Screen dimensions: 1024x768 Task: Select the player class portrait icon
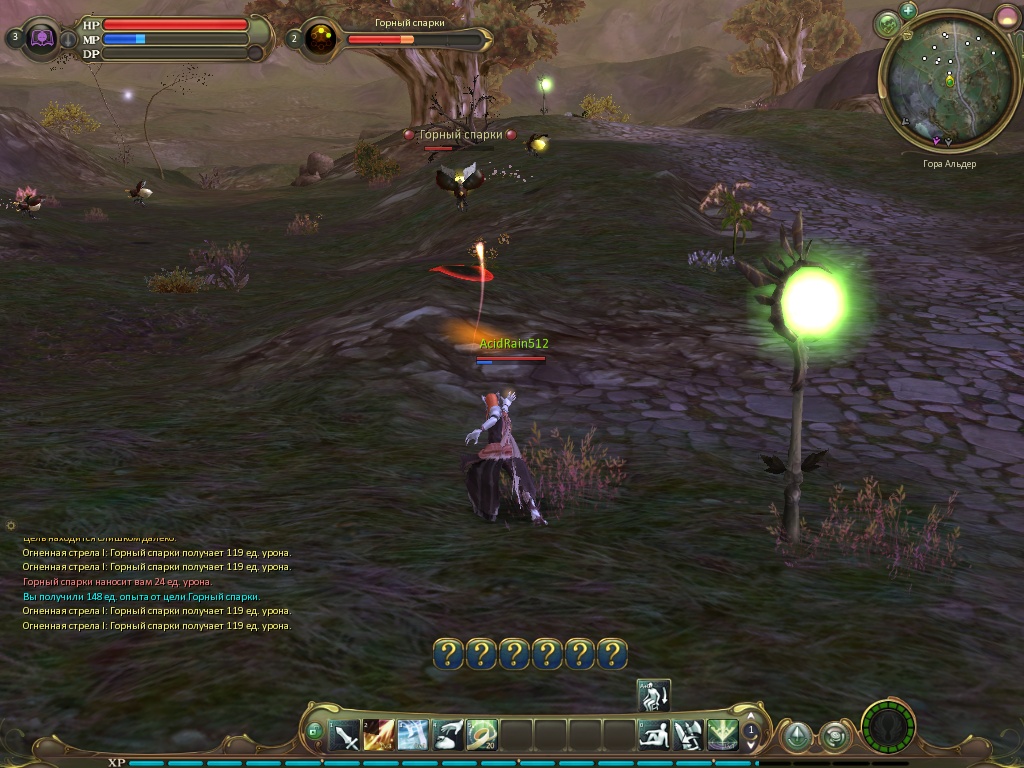43,39
